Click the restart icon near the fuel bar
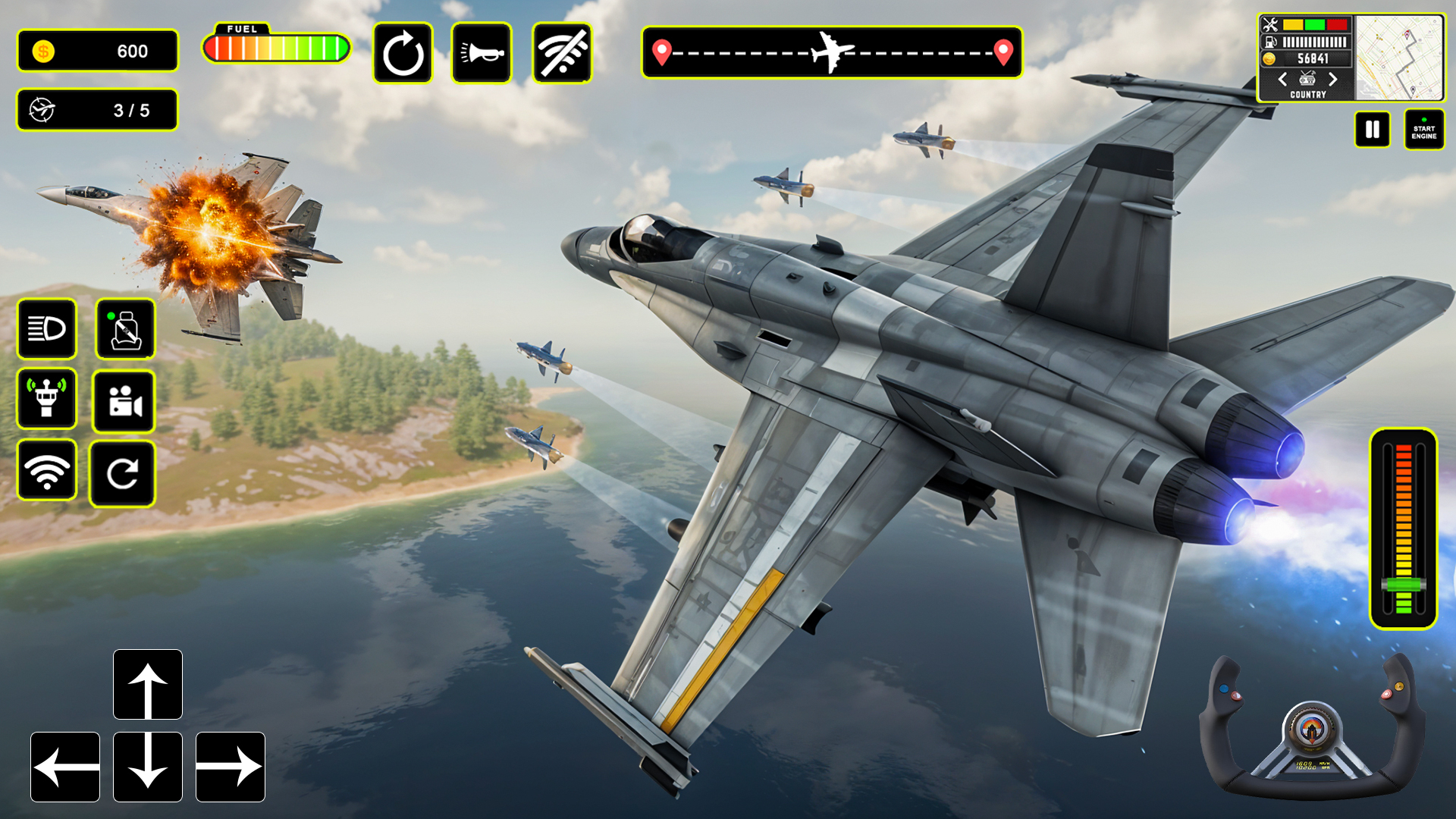Viewport: 1456px width, 819px height. coord(403,52)
